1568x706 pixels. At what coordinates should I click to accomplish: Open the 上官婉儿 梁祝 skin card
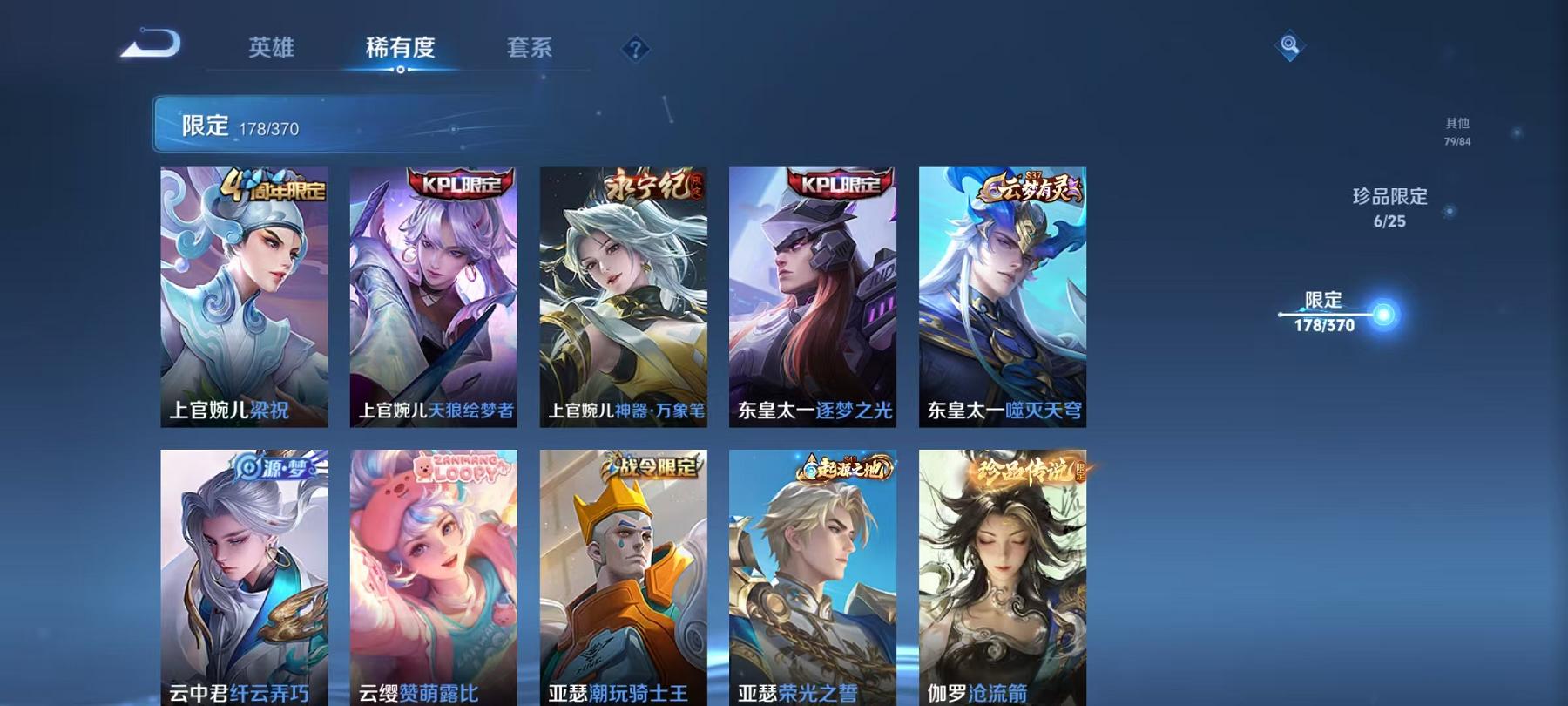tap(245, 296)
